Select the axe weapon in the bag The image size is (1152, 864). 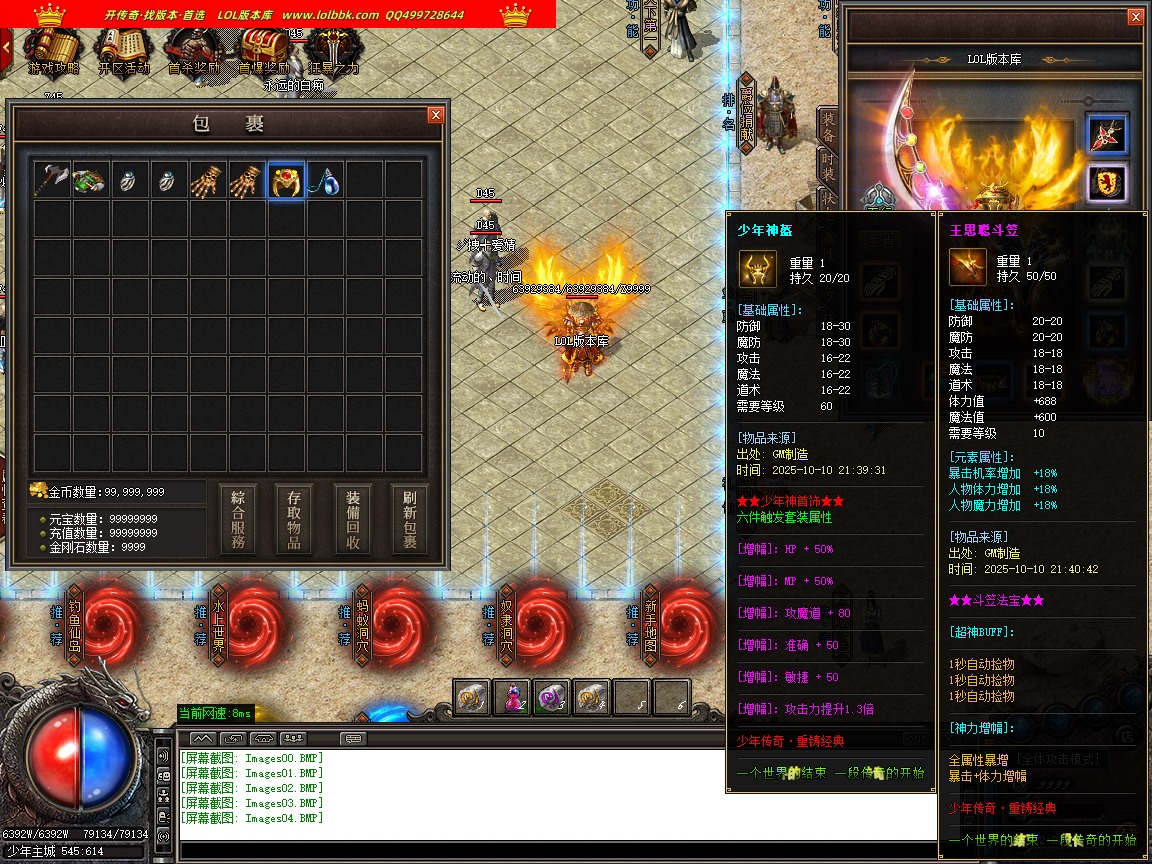(x=51, y=180)
